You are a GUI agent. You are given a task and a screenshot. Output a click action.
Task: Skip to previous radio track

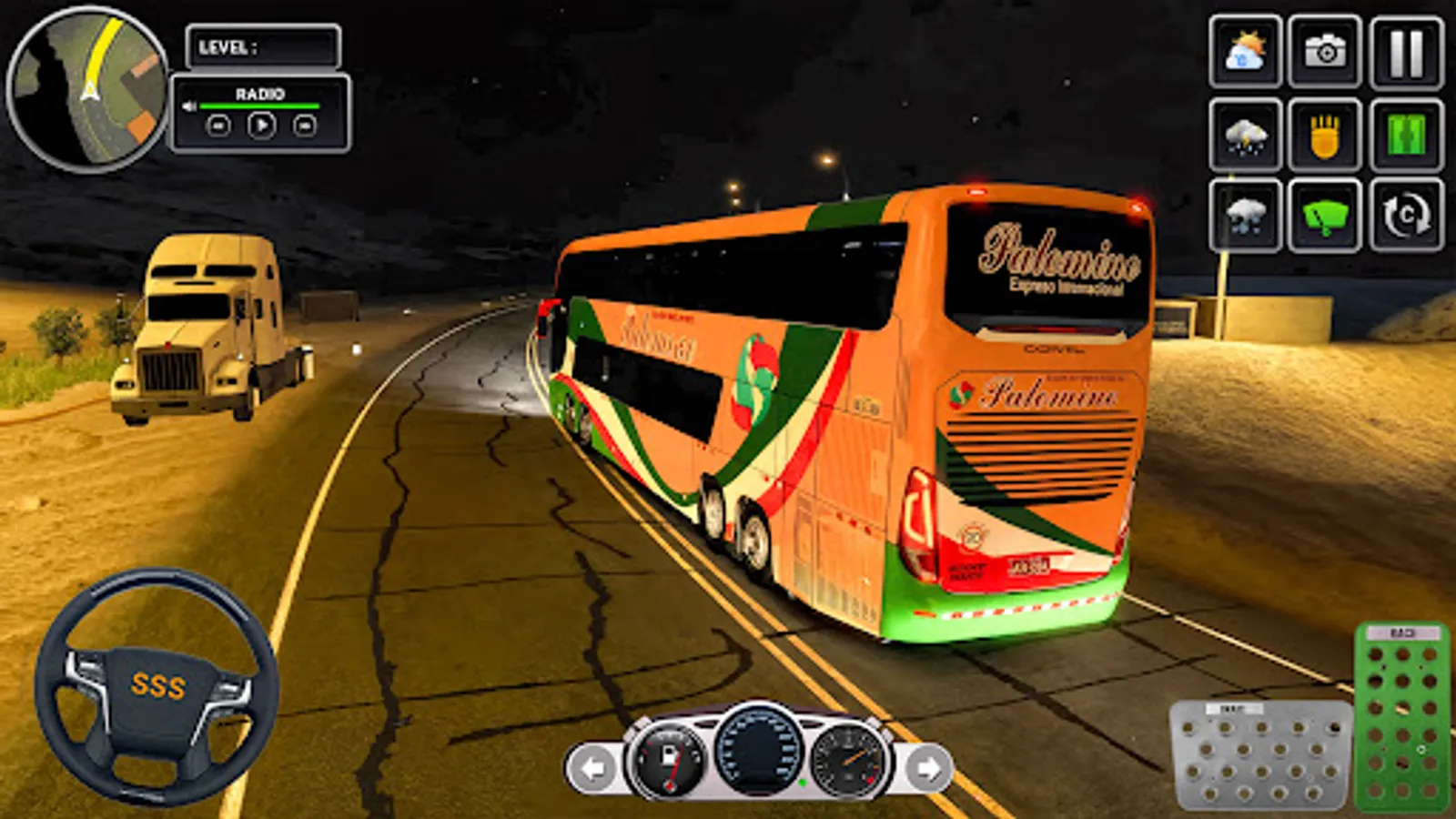218,126
